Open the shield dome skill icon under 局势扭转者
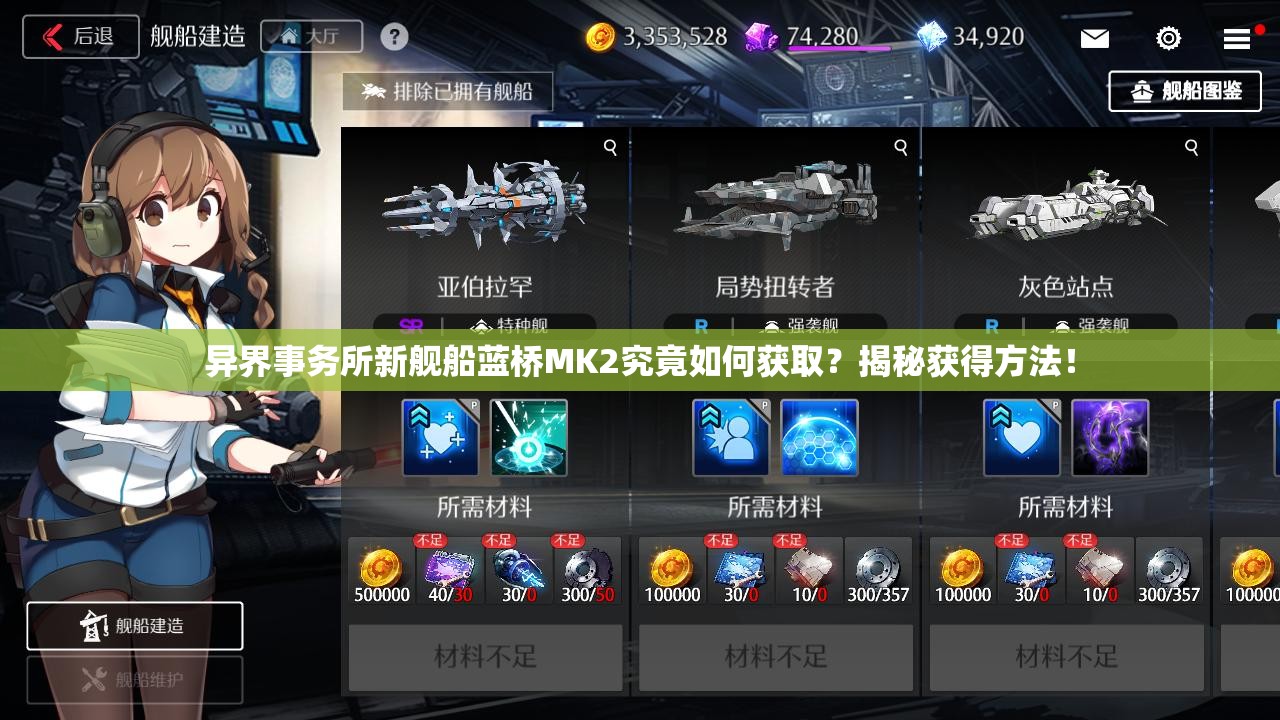The image size is (1280, 720). pyautogui.click(x=819, y=438)
